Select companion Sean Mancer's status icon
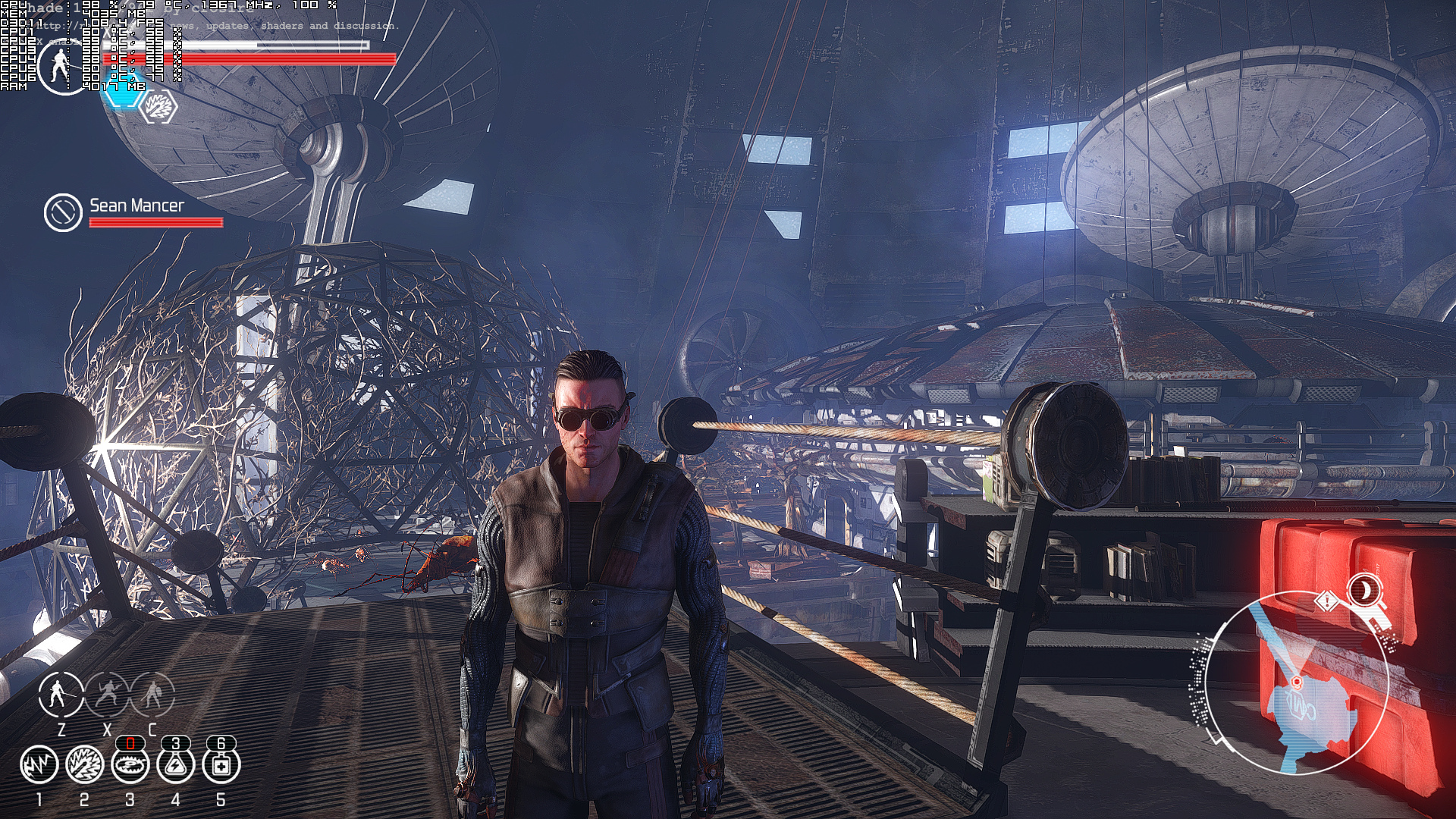The width and height of the screenshot is (1456, 819). [x=63, y=212]
